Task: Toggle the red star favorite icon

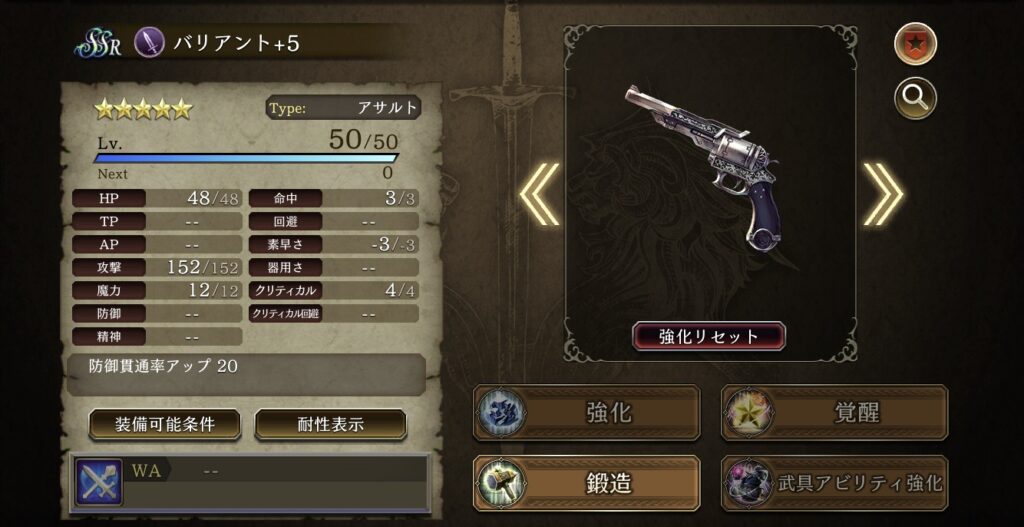Action: coord(914,45)
